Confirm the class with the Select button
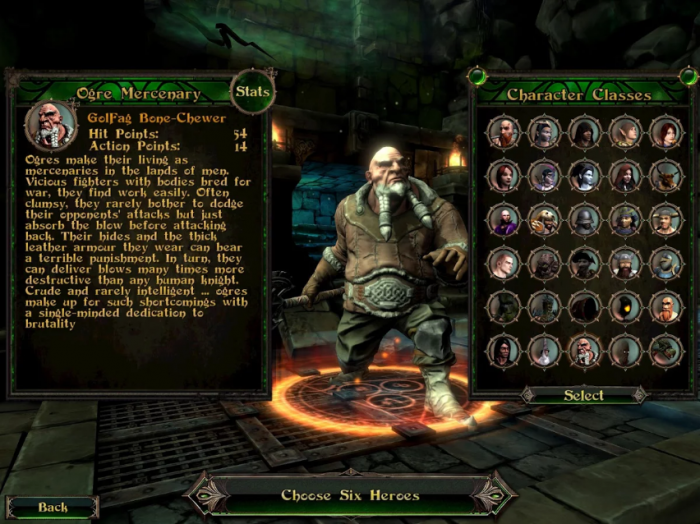This screenshot has width=700, height=524. tap(584, 395)
